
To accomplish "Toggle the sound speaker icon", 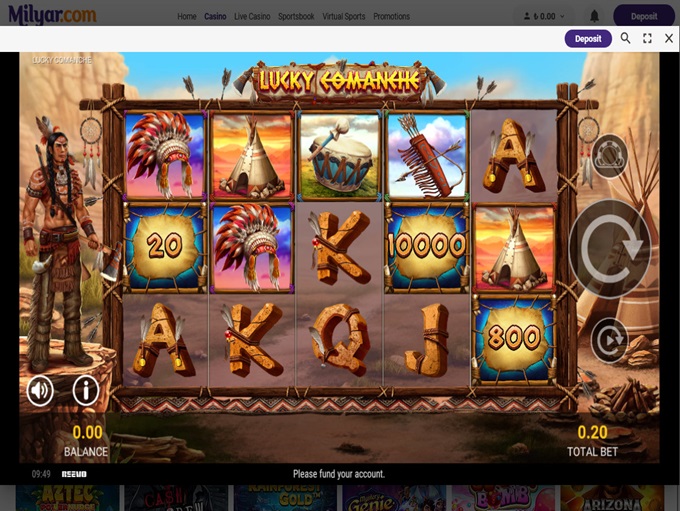I will tap(41, 390).
